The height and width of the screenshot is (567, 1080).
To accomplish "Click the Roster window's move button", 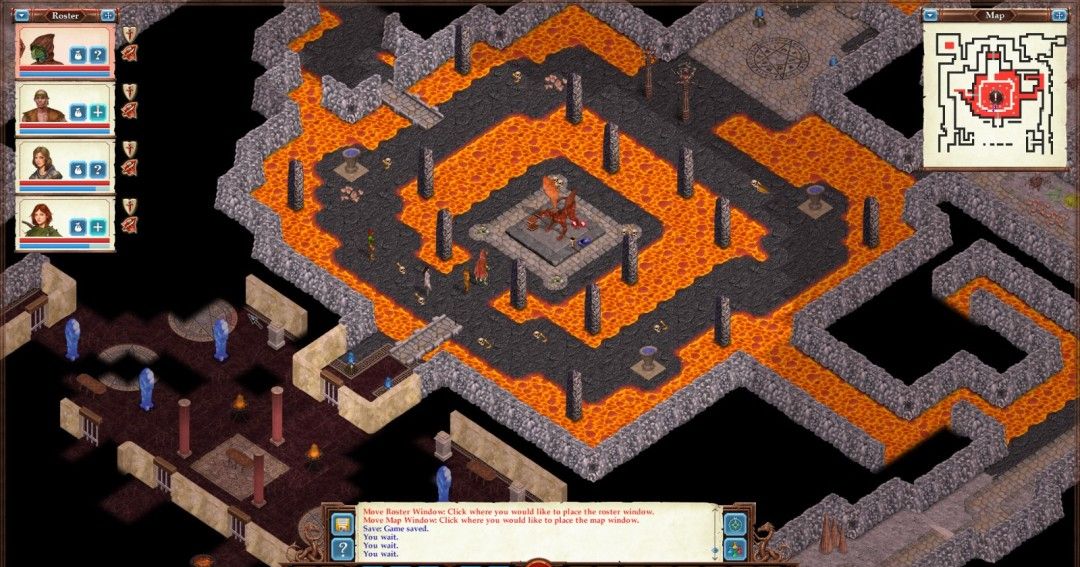I will (x=107, y=15).
